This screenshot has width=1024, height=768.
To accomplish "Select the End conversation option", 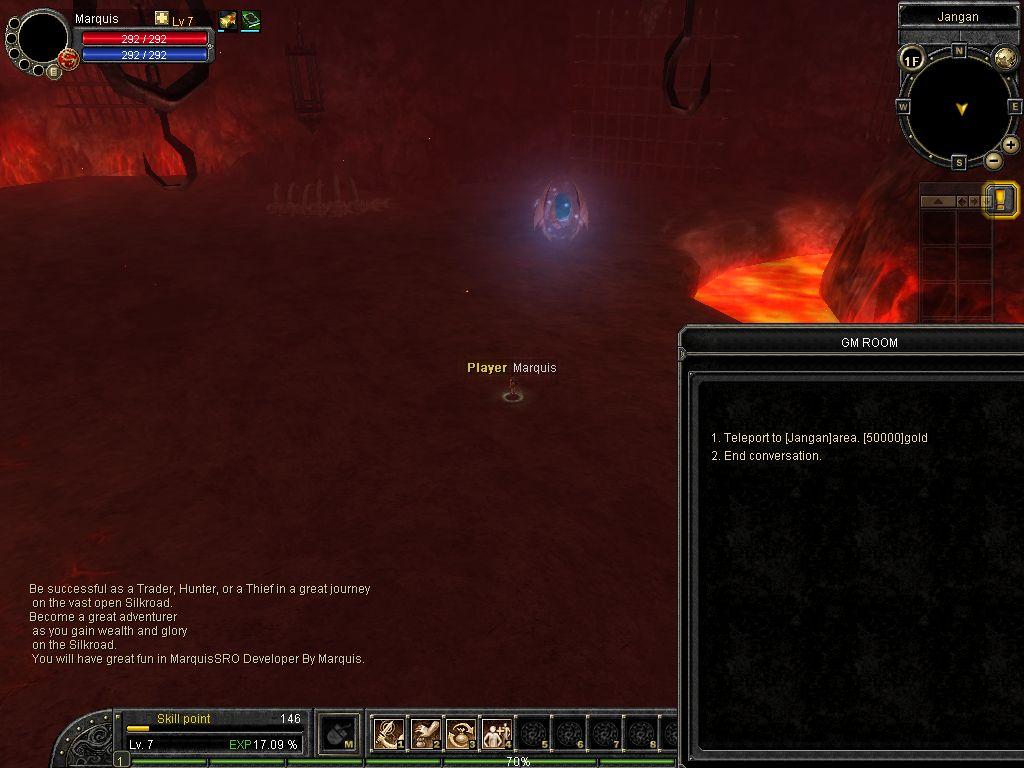I will 772,456.
